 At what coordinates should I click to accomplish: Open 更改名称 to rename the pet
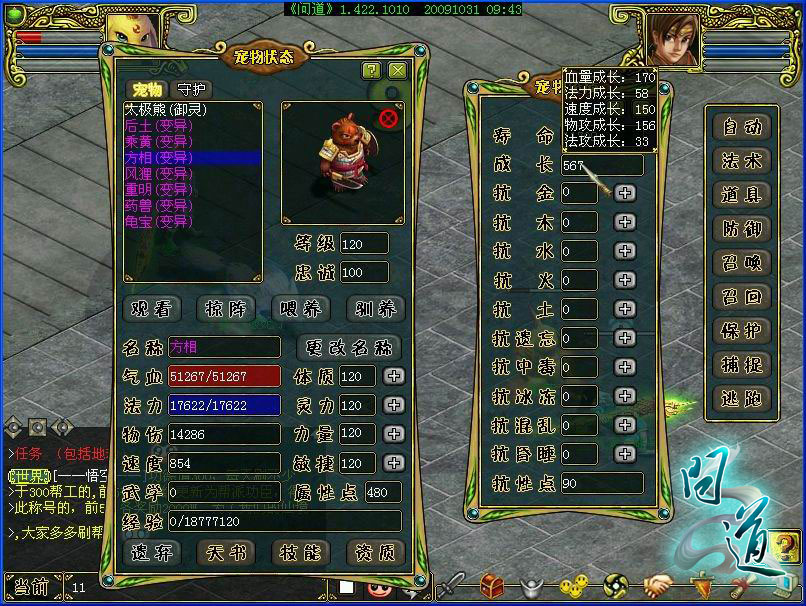pyautogui.click(x=349, y=348)
